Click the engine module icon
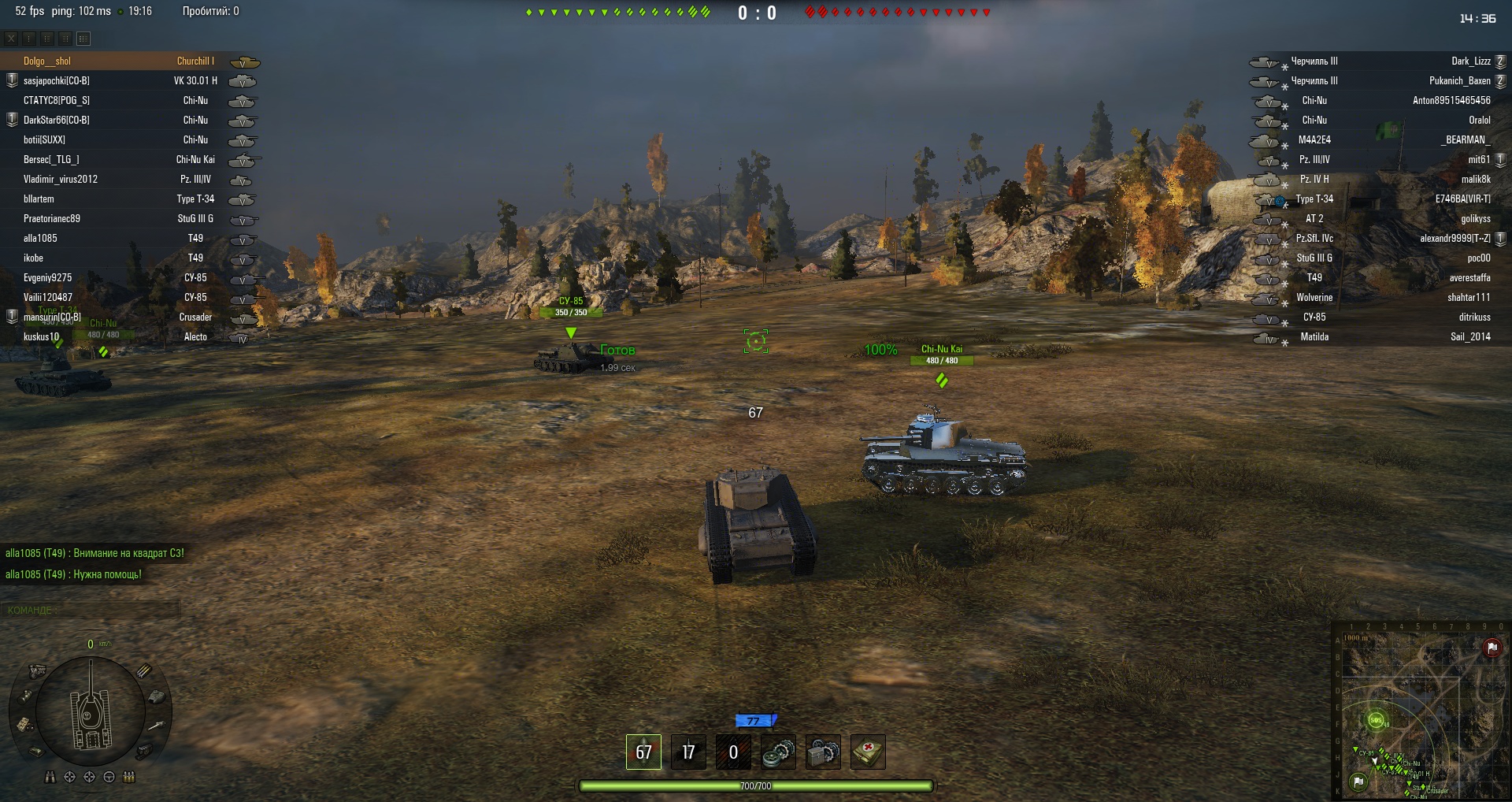The width and height of the screenshot is (1512, 802). click(x=37, y=671)
